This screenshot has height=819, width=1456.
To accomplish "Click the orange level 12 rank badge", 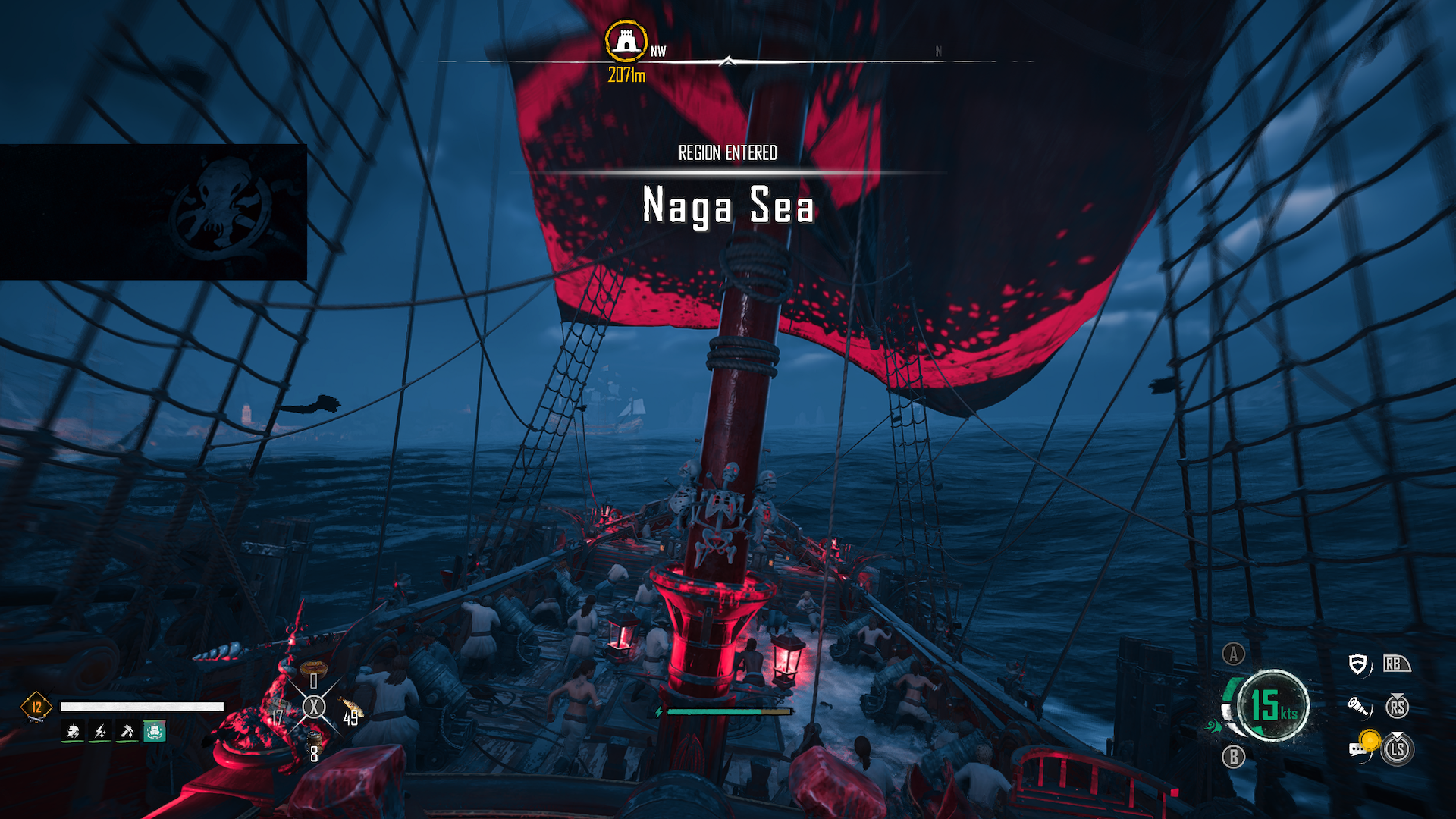I will (x=36, y=707).
